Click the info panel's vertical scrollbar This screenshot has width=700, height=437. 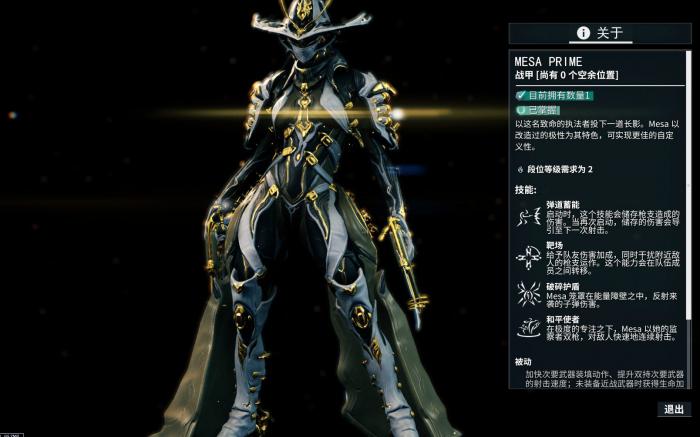click(687, 200)
